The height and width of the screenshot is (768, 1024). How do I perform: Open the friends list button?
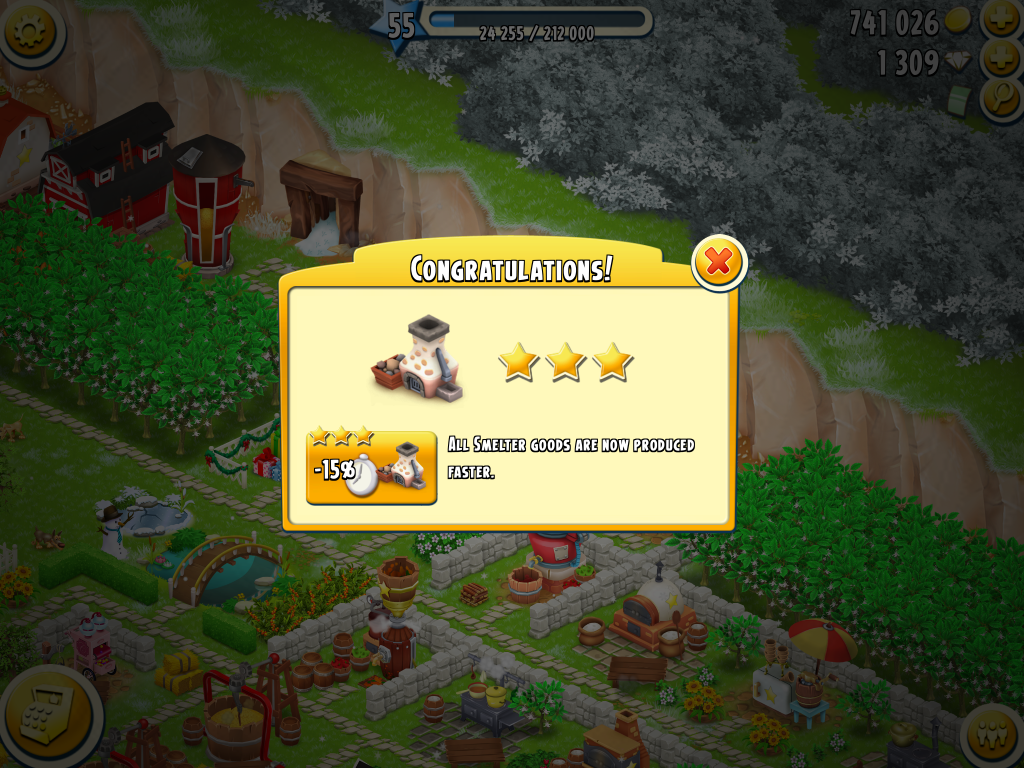pos(994,735)
